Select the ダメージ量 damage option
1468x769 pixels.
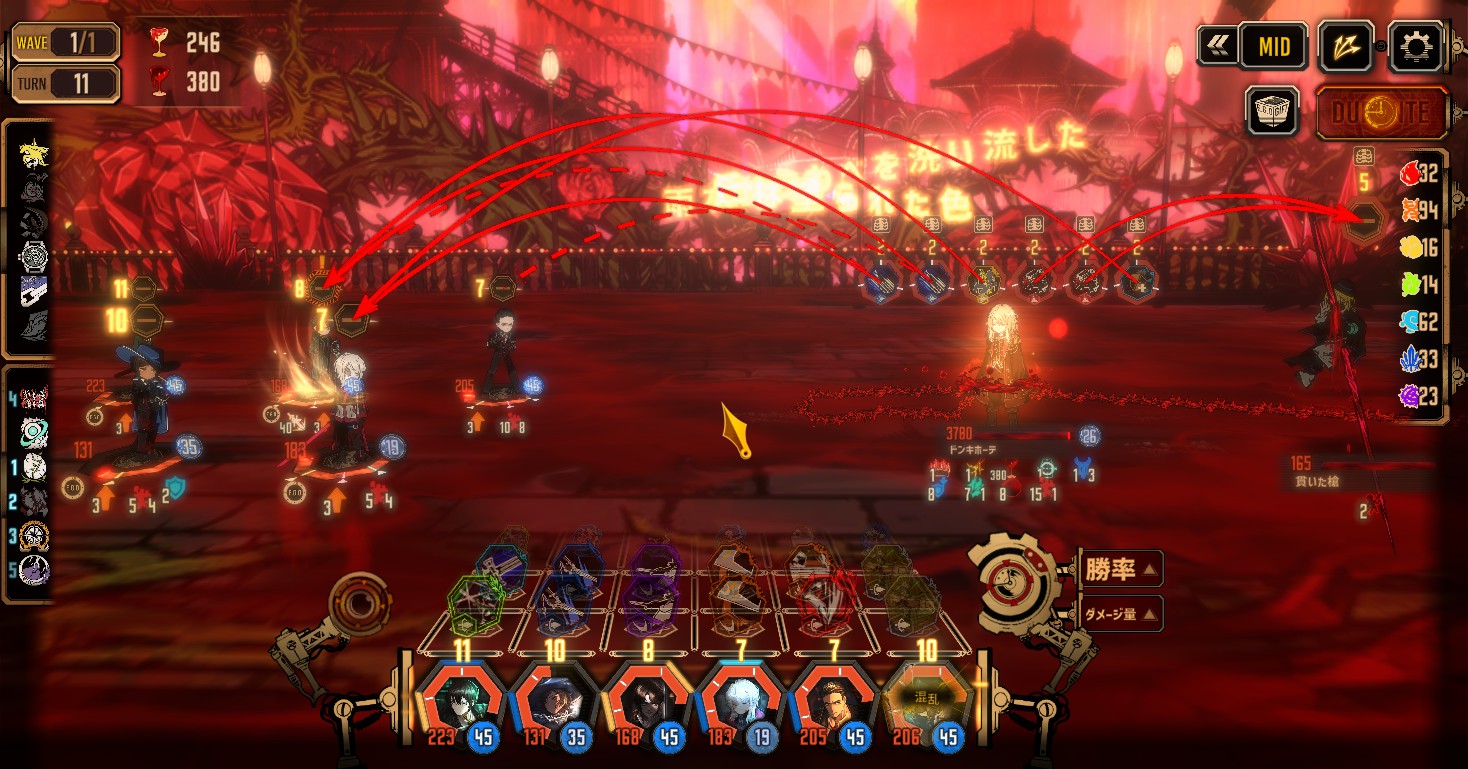pyautogui.click(x=1118, y=613)
